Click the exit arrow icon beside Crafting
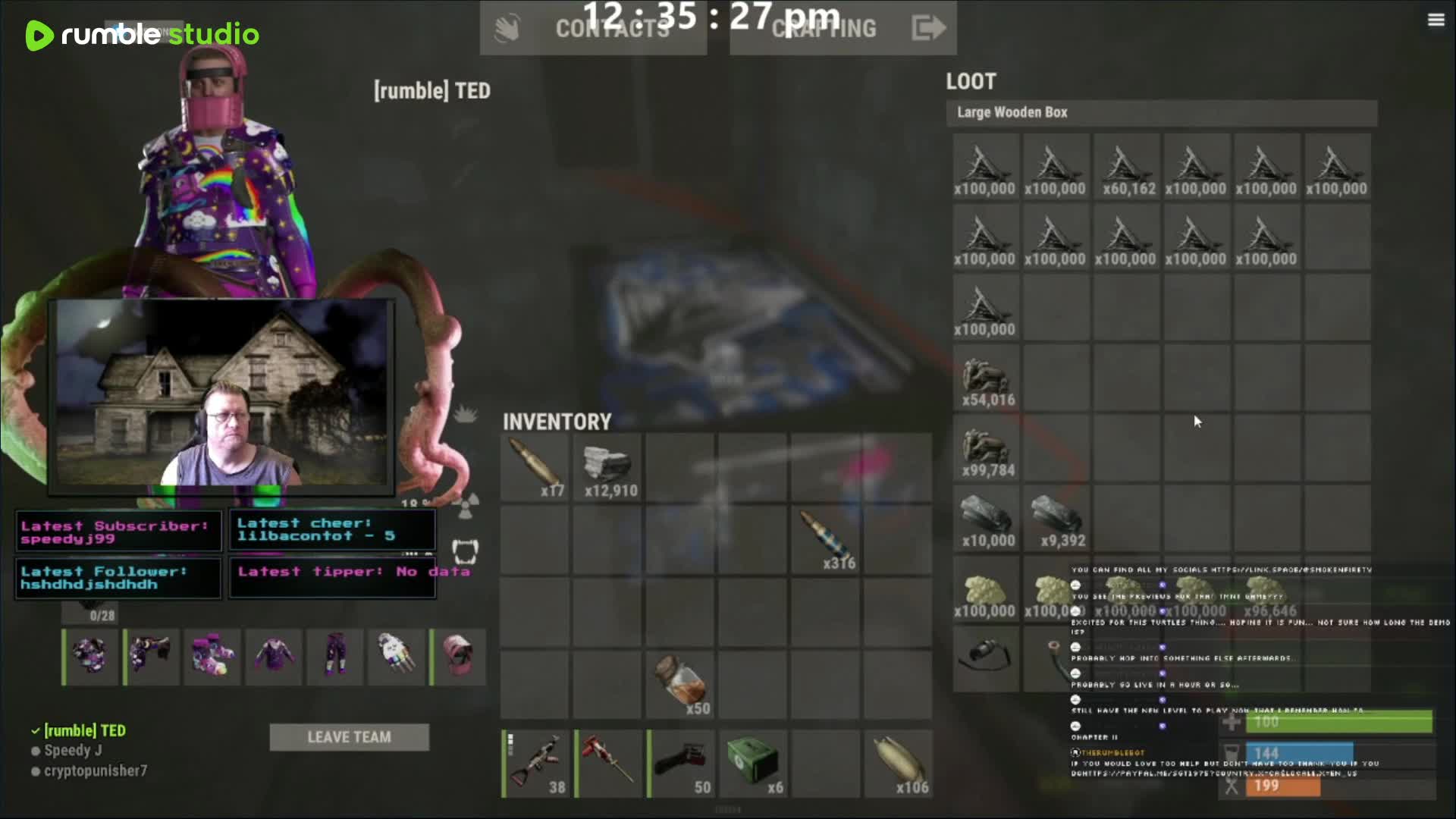This screenshot has width=1456, height=819. click(928, 29)
